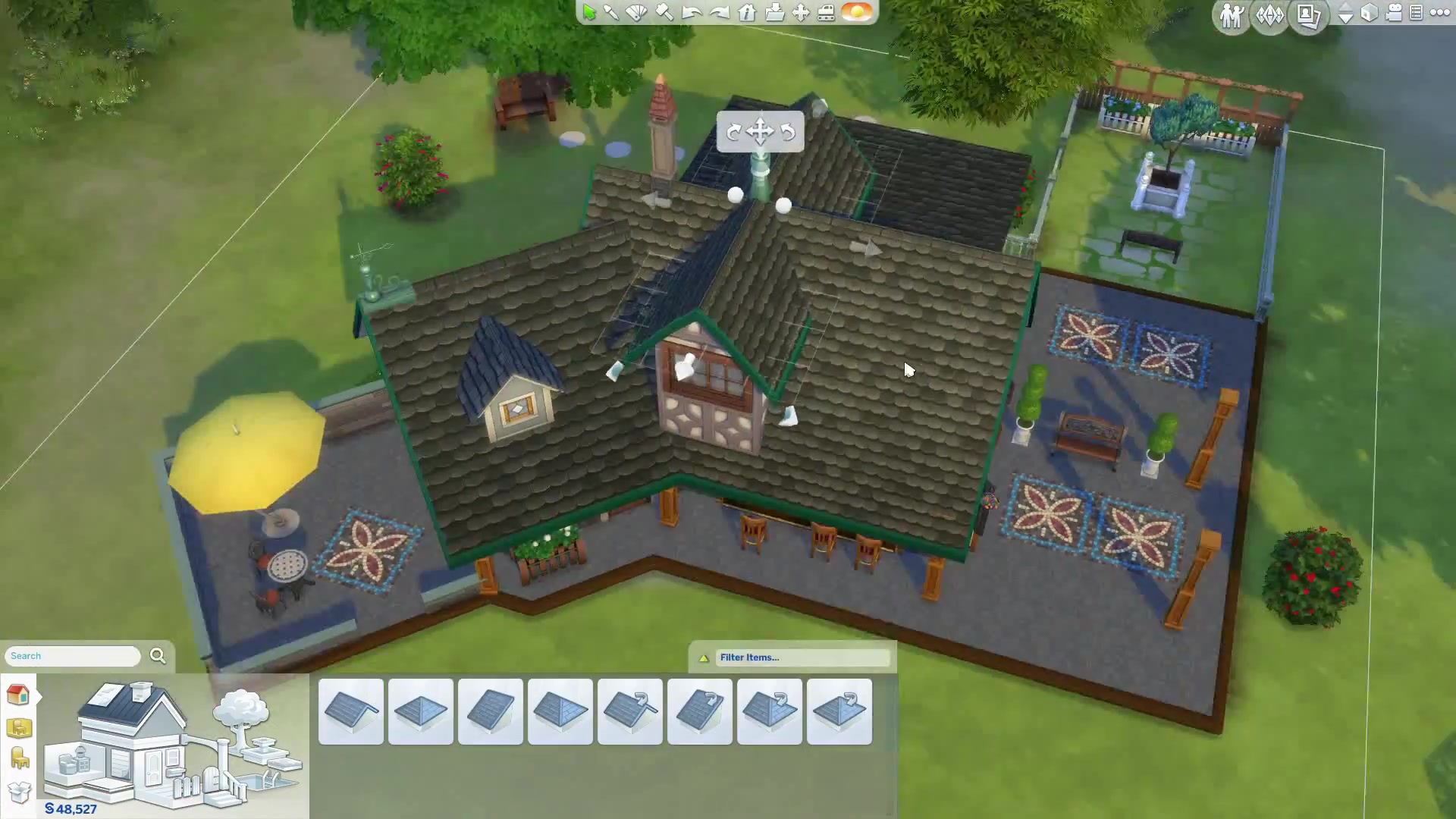The width and height of the screenshot is (1456, 819).
Task: Select the first gabled roof thumbnail
Action: (351, 711)
